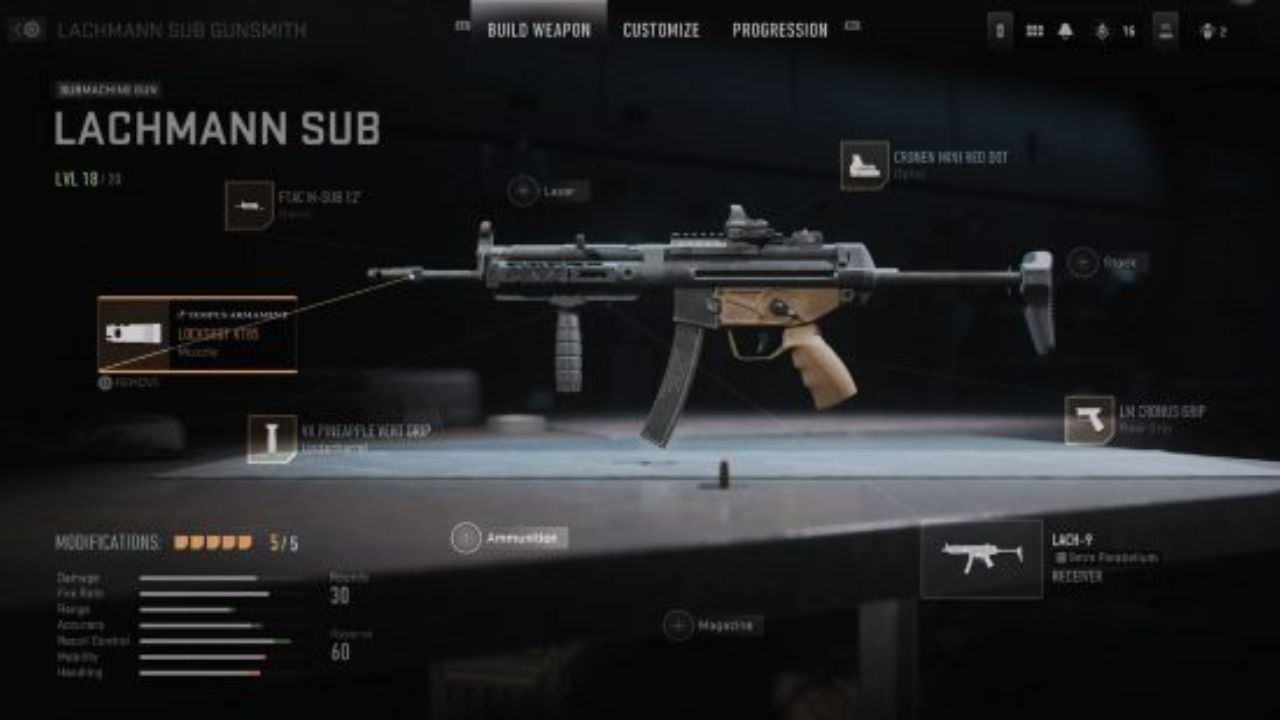The image size is (1280, 720).
Task: Click the back arrow next to Lachmann Sub Gunsmith
Action: coord(27,29)
